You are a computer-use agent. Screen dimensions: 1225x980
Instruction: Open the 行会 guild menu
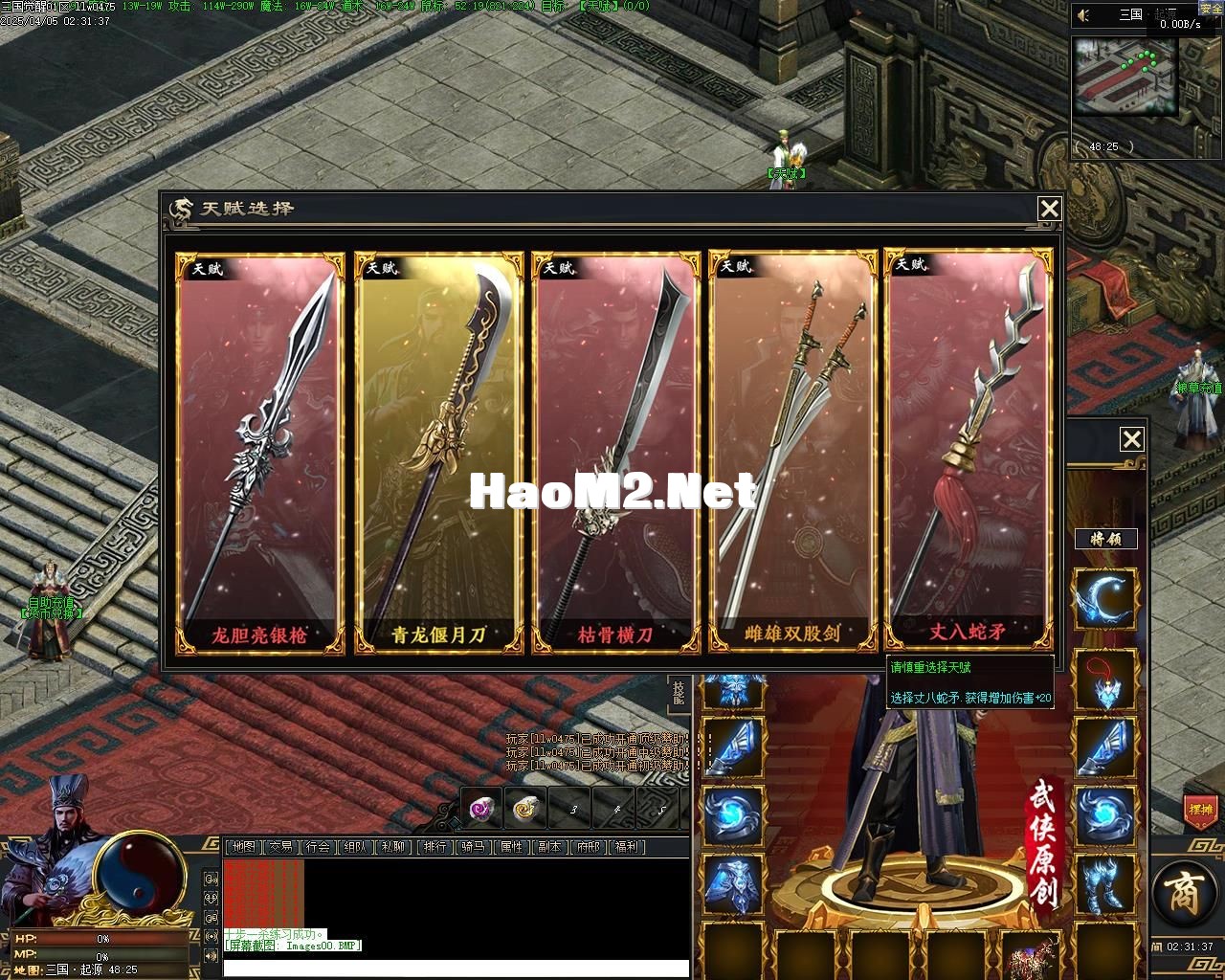tap(318, 847)
